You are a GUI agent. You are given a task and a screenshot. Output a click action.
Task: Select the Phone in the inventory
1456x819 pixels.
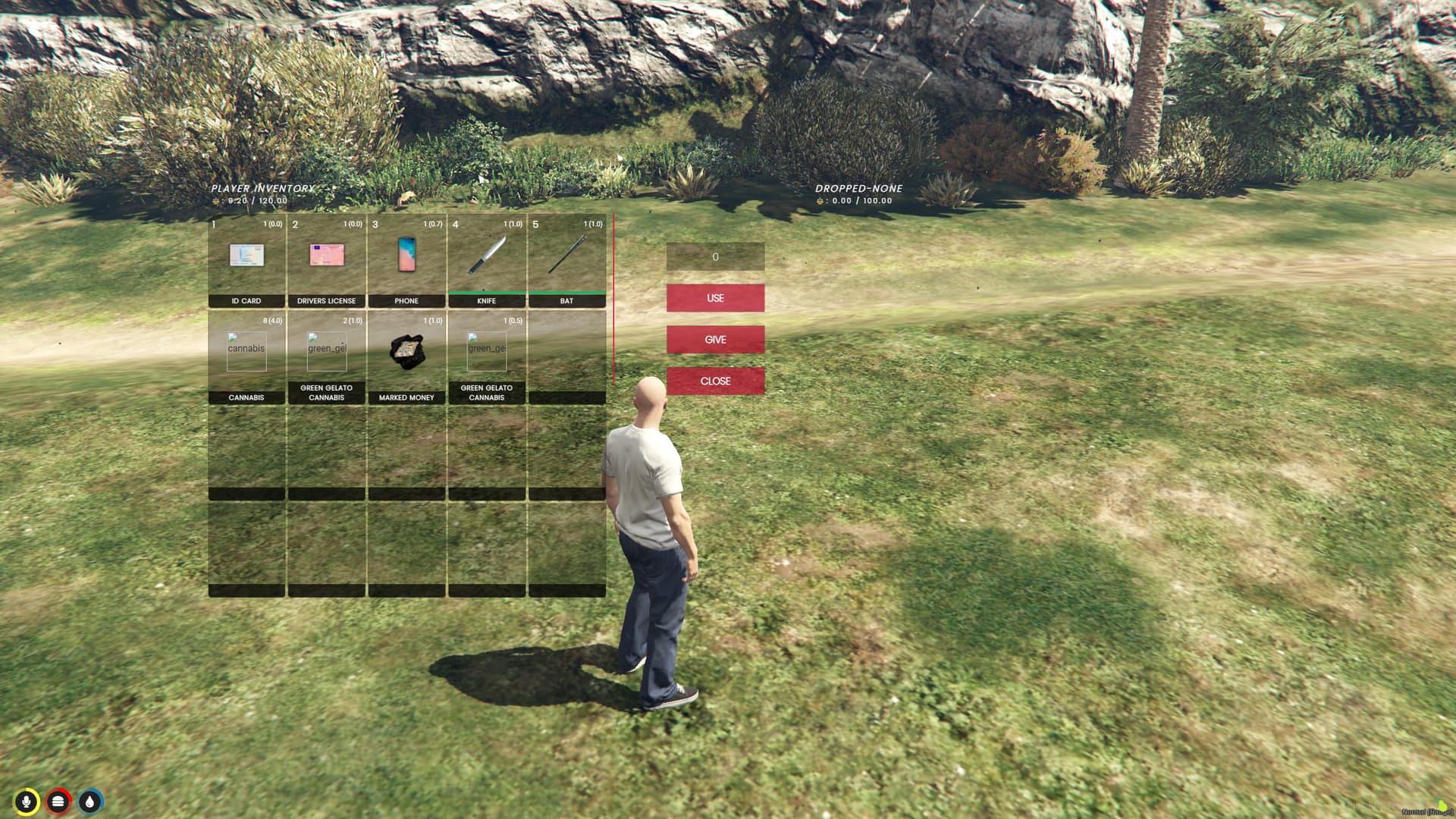[x=406, y=260]
